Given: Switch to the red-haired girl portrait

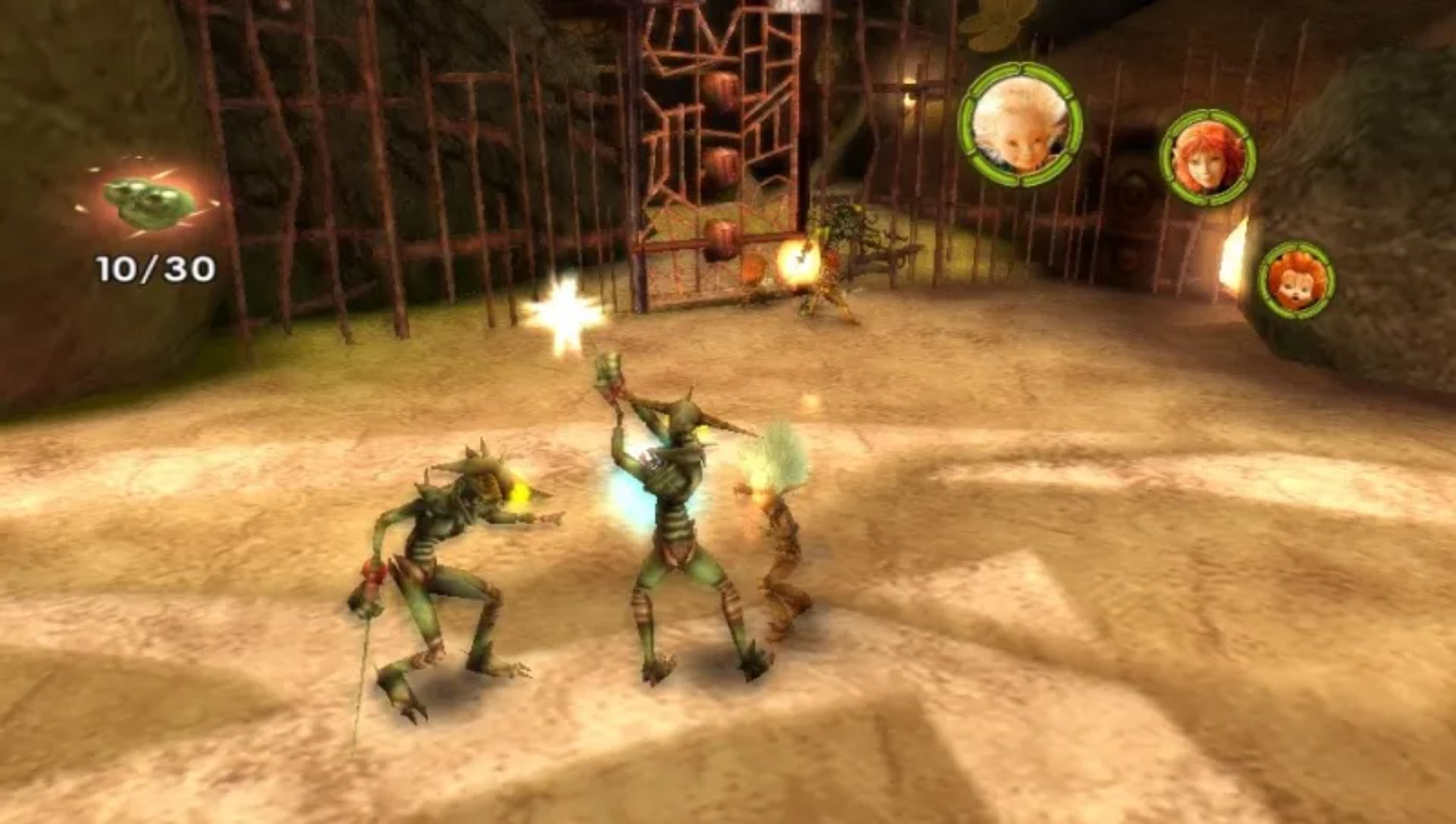Looking at the screenshot, I should coord(1207,157).
